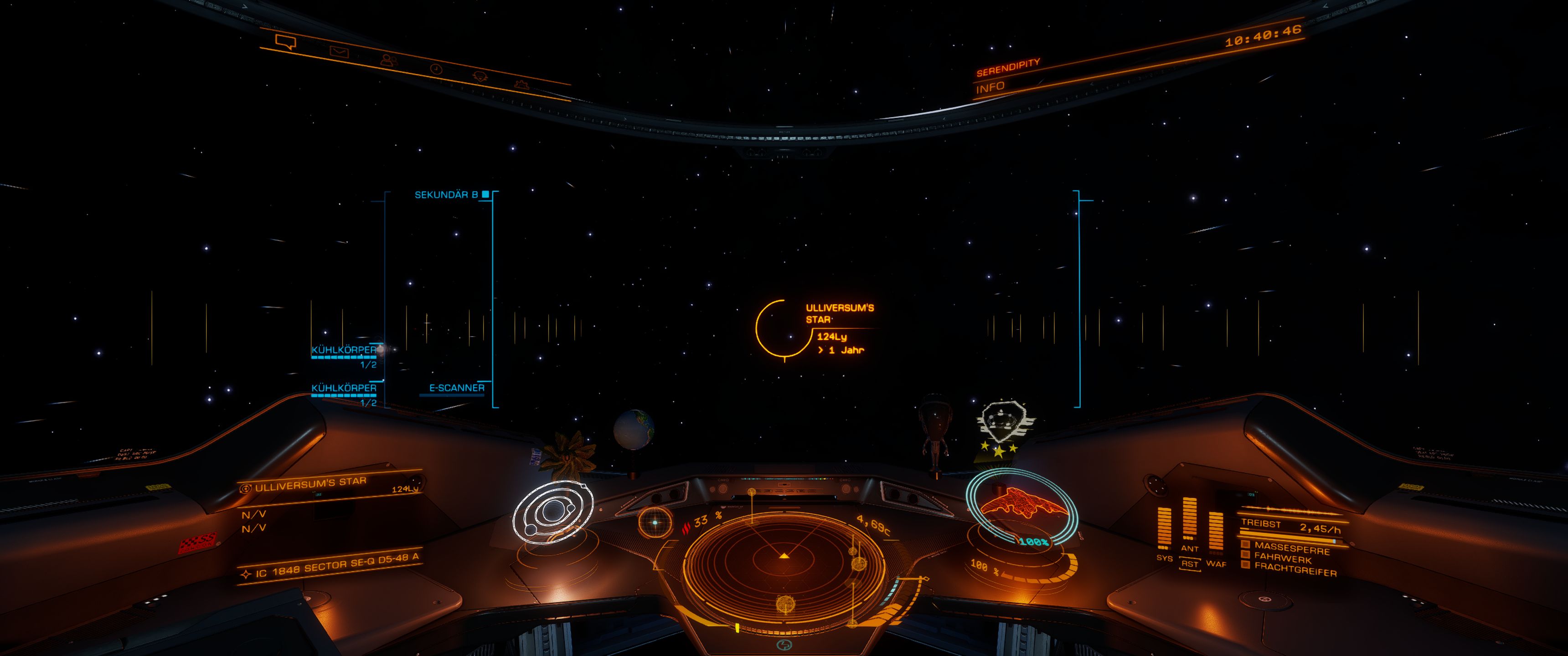Toggle the FAHRWERK landing gear indicator
The height and width of the screenshot is (656, 1568).
1283,558
